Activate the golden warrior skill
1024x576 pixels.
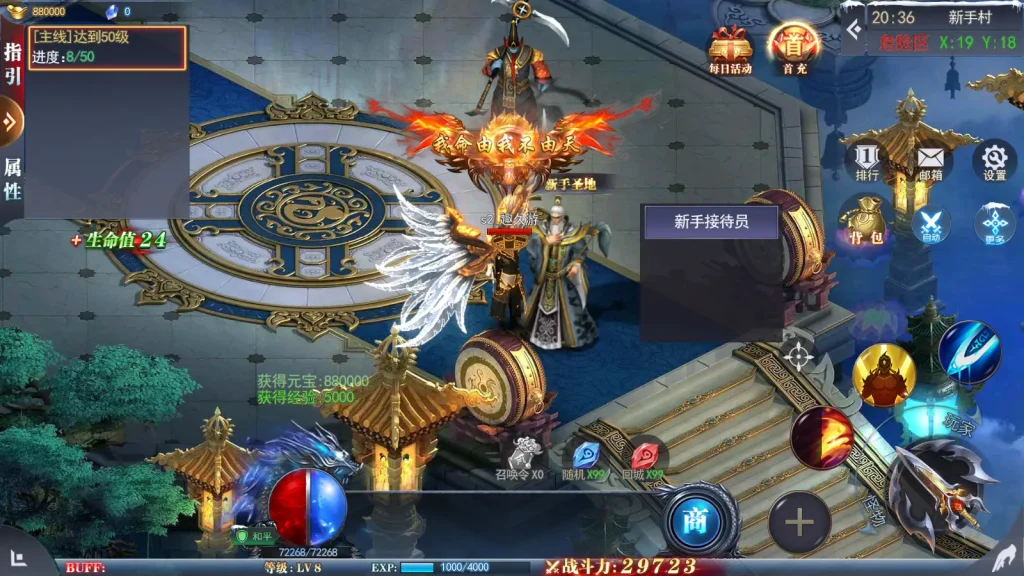click(x=884, y=375)
